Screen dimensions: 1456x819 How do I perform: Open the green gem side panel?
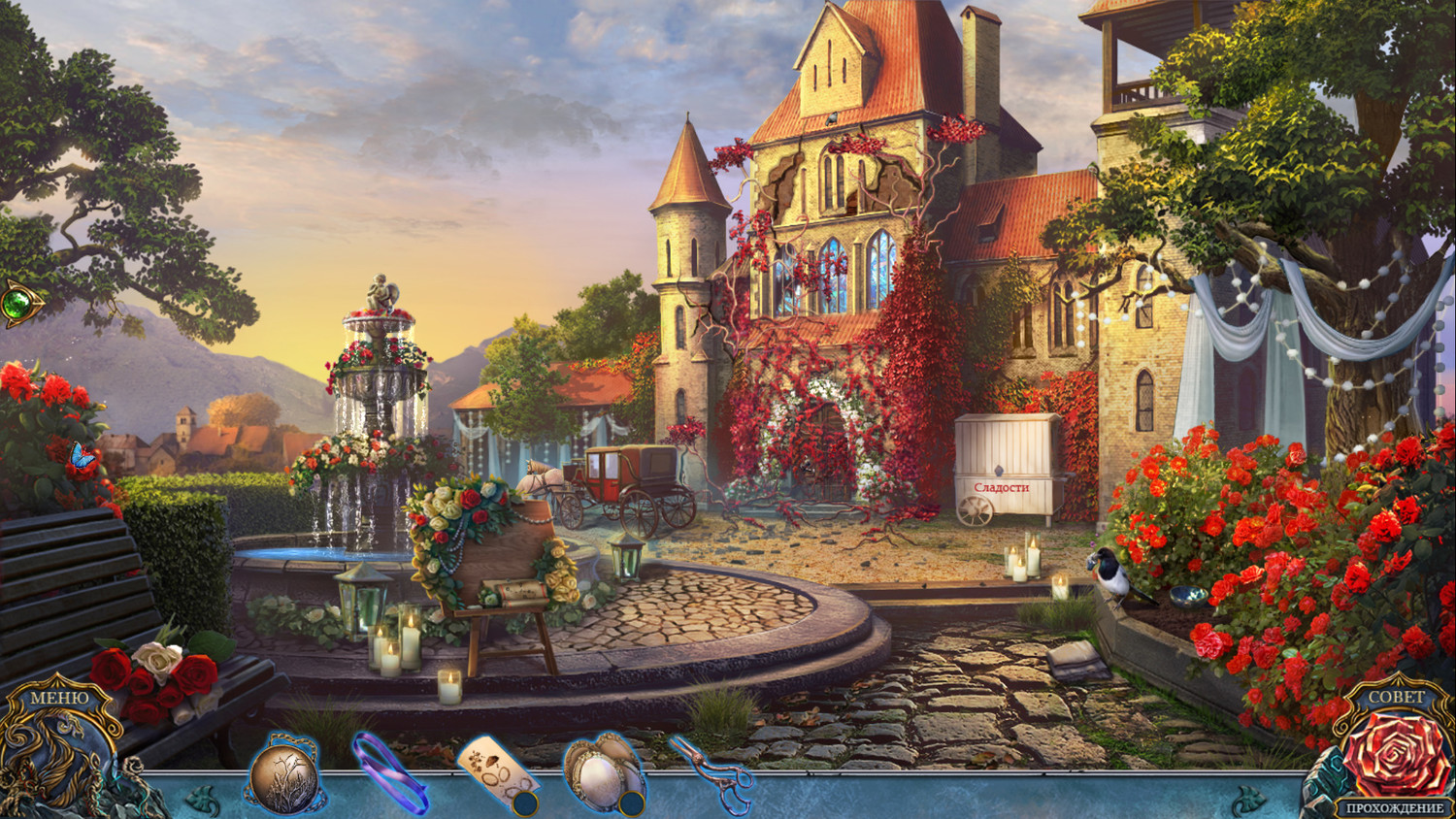point(18,304)
